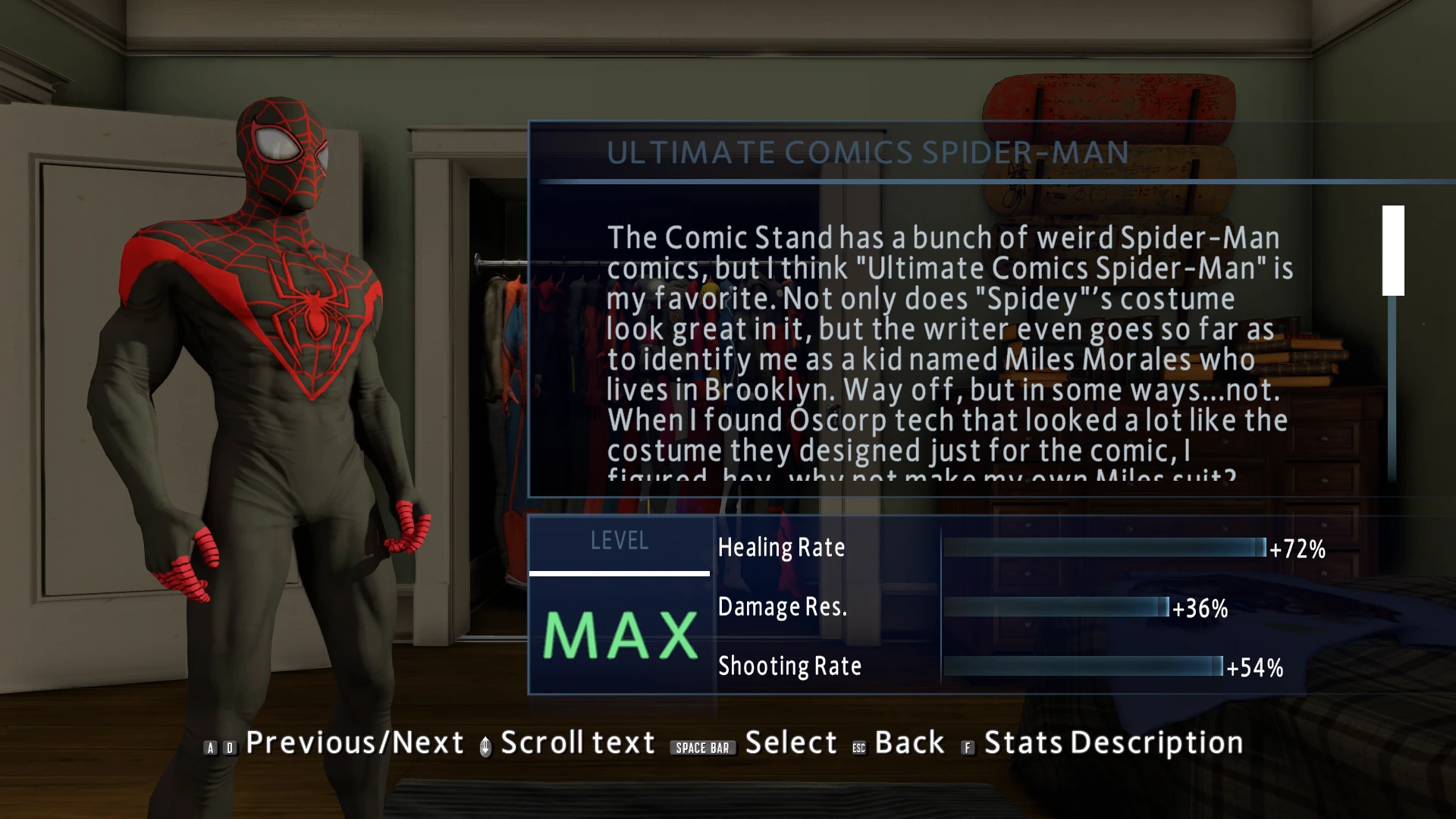The height and width of the screenshot is (819, 1456).
Task: Click Select to equip this suit
Action: click(x=791, y=742)
